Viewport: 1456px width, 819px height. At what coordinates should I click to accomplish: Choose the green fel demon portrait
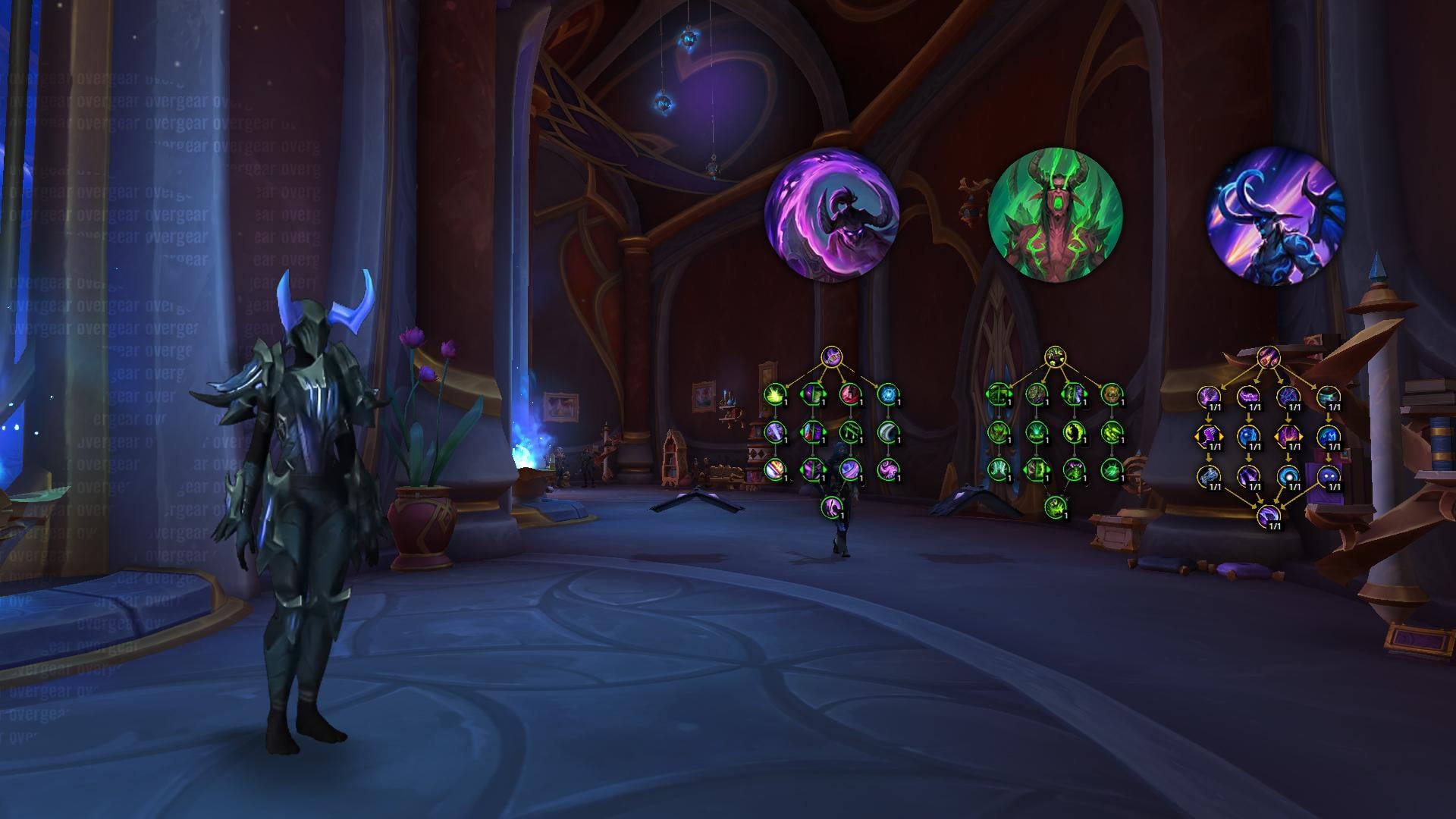pos(1056,215)
